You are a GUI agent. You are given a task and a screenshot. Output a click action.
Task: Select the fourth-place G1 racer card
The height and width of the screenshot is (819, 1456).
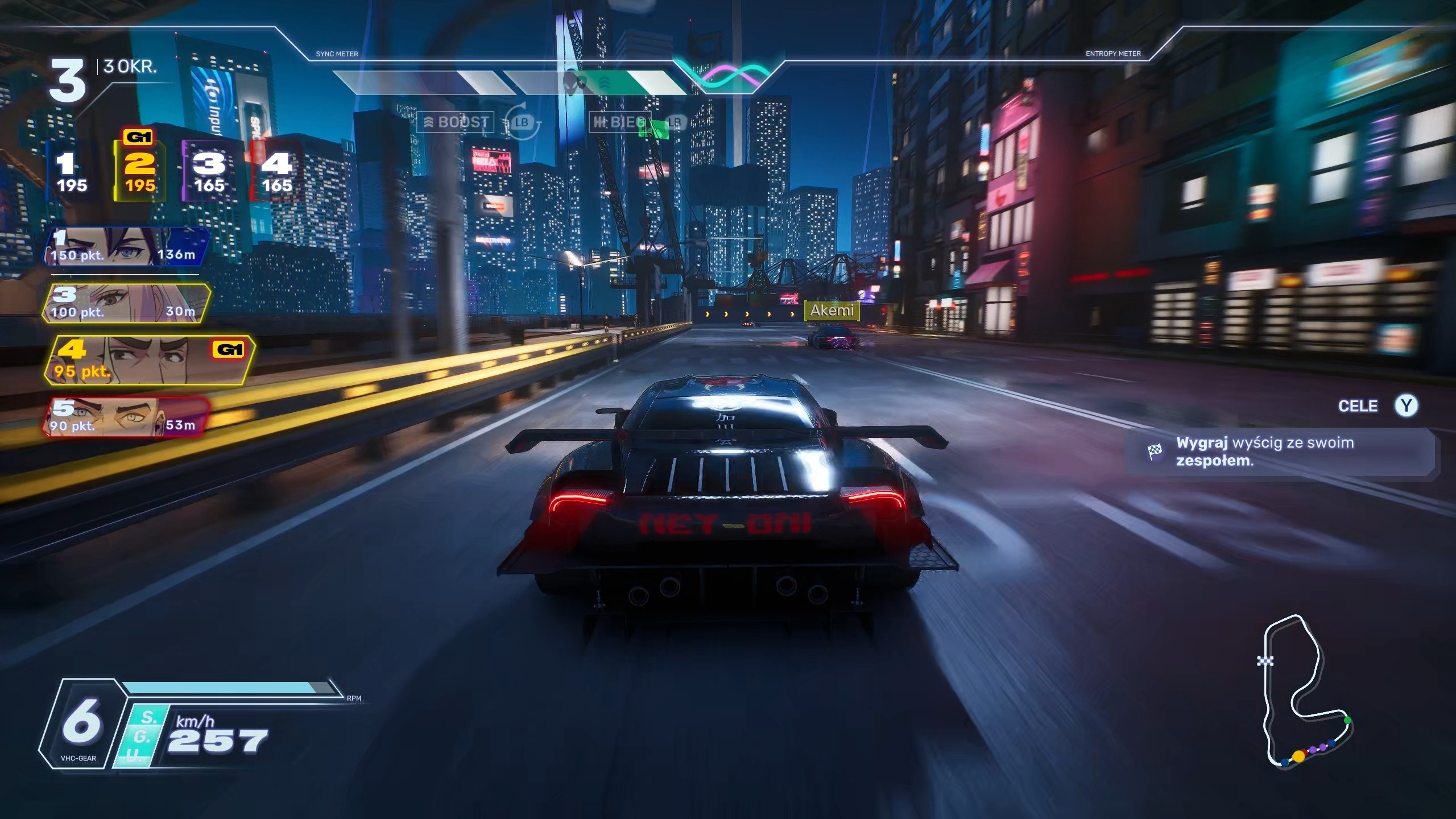point(148,361)
